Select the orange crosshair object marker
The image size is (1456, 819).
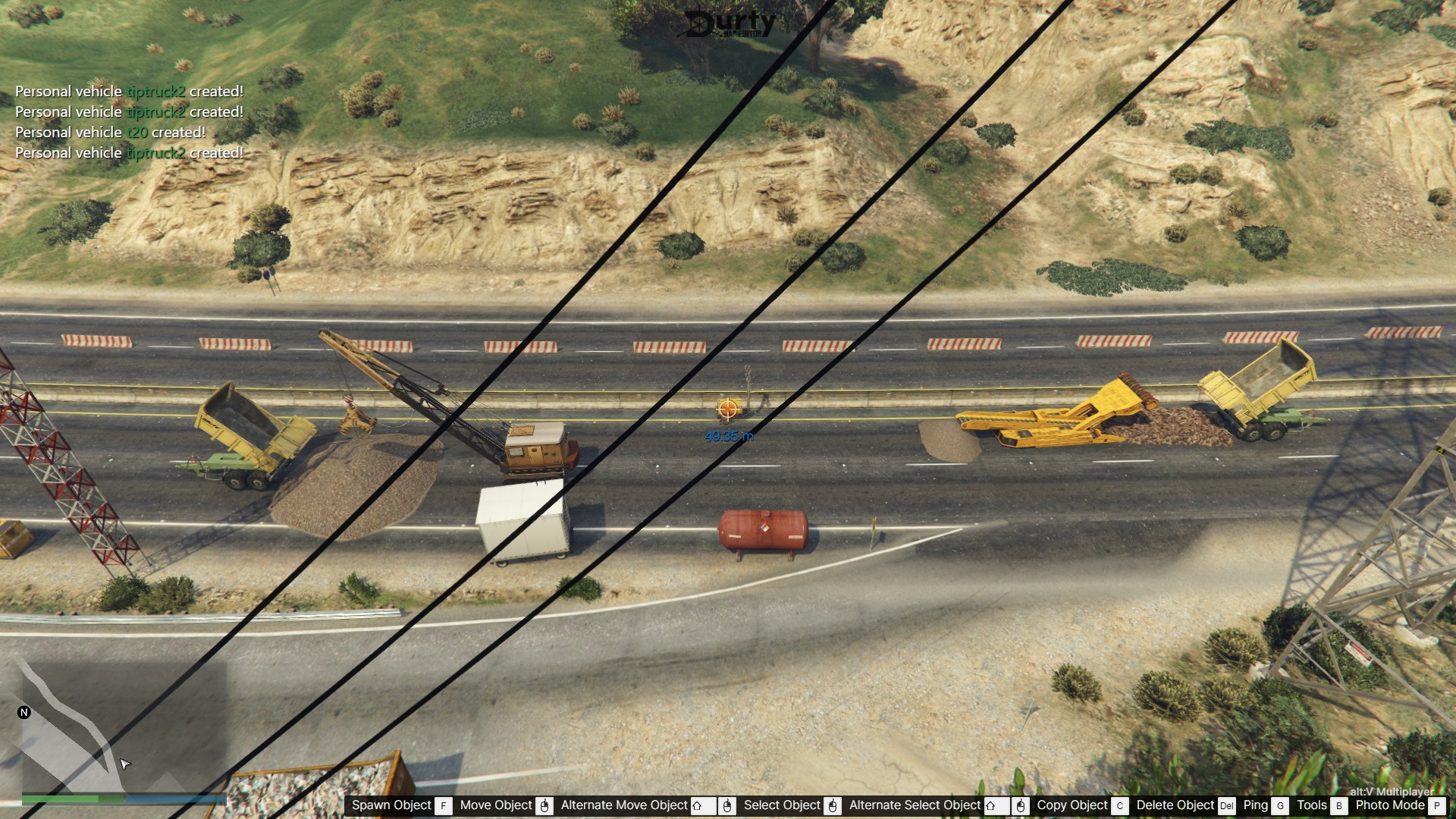(728, 409)
